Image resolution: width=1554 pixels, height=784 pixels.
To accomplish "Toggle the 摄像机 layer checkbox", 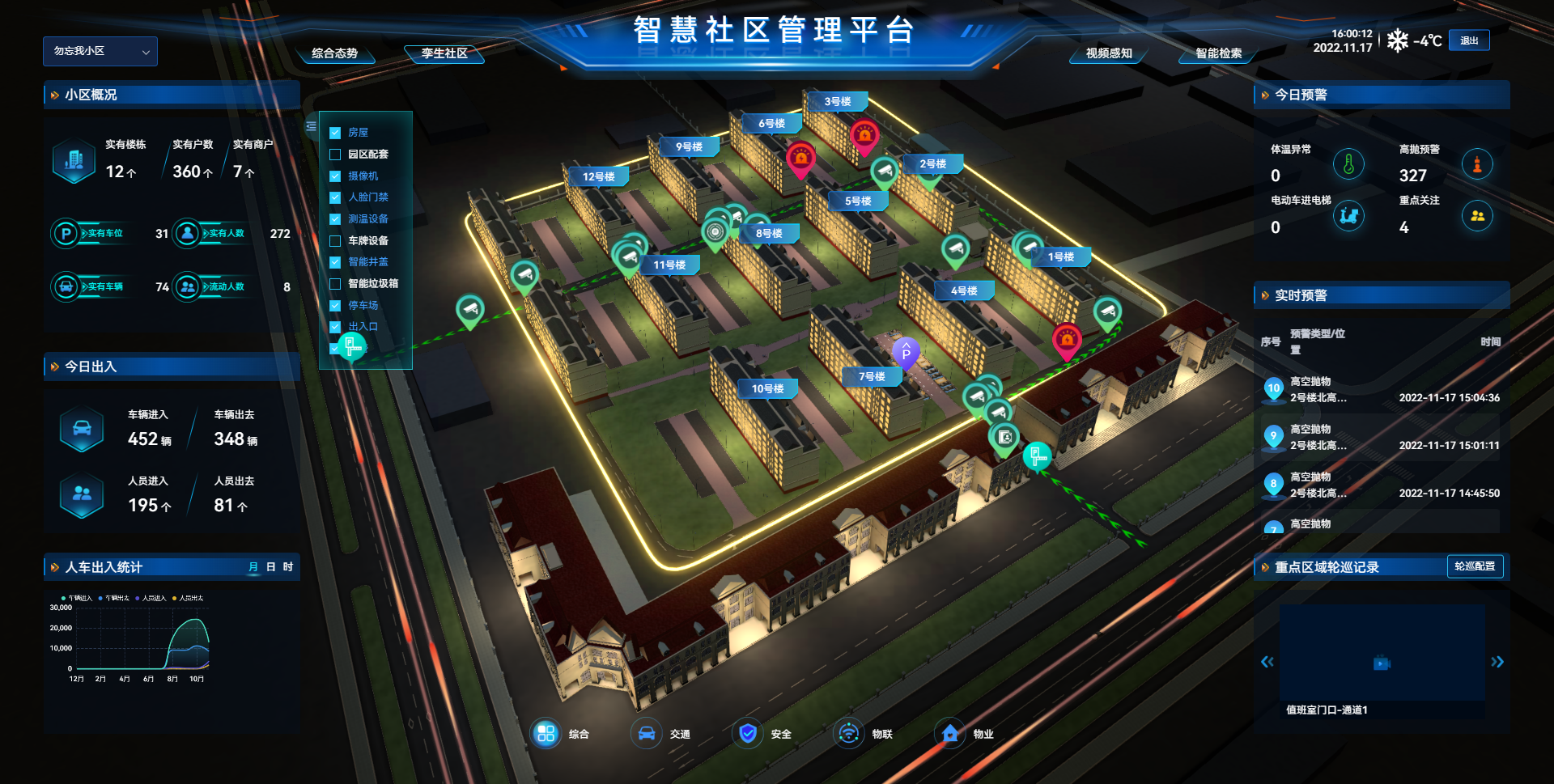I will (335, 176).
